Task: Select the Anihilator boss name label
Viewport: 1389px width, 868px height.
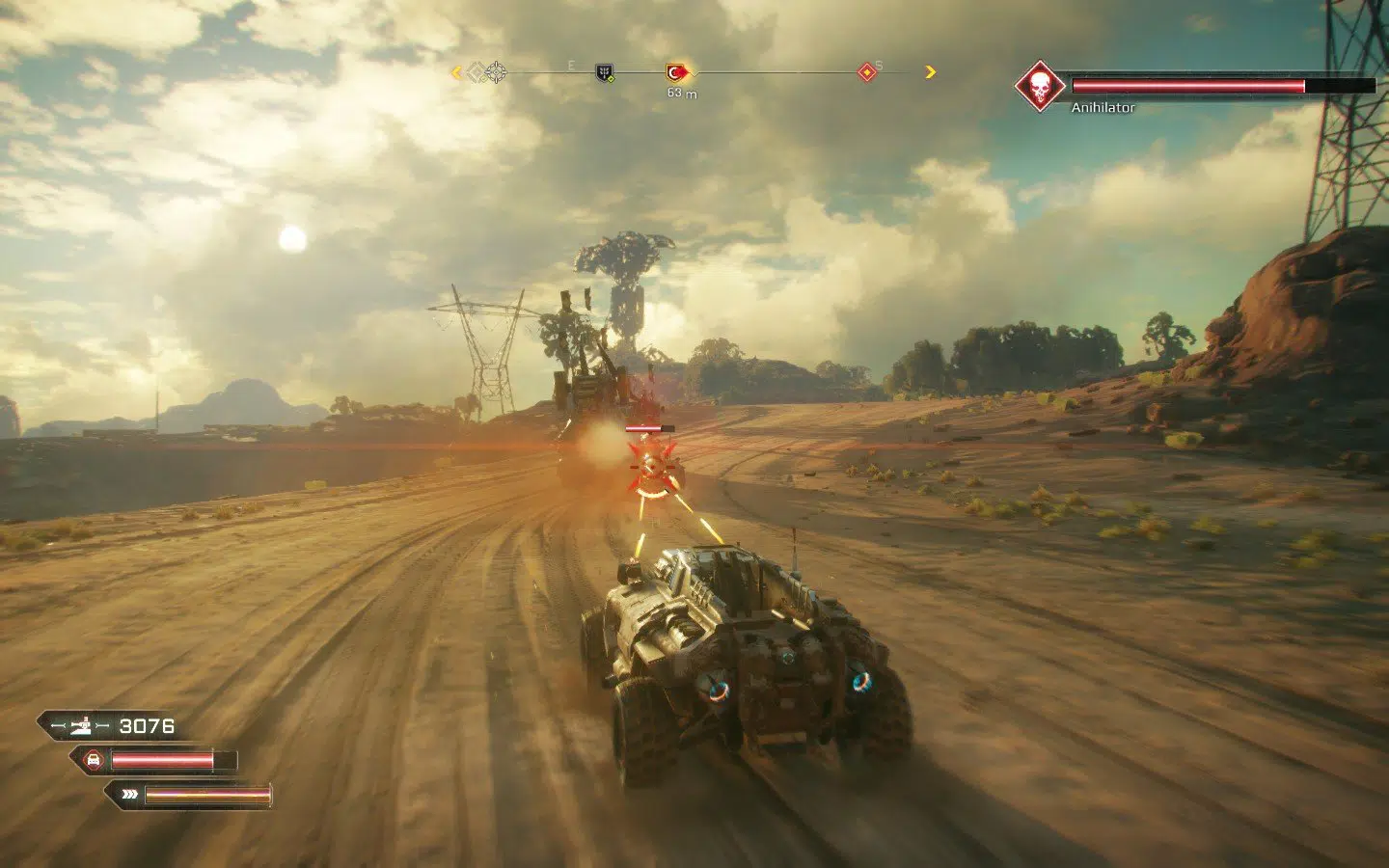Action: 1103,109
